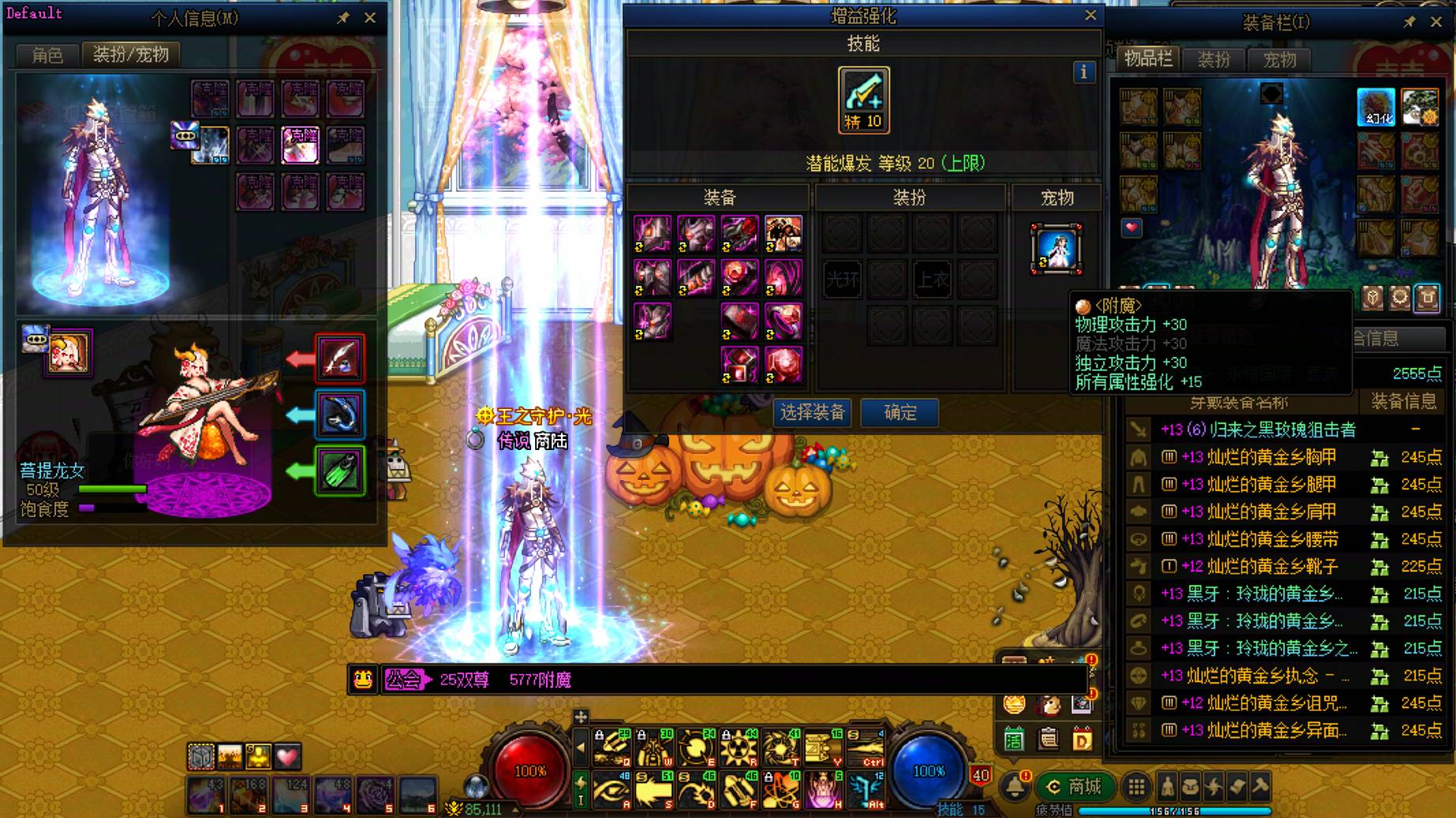Switch to the 宠物 tab in equipment panel
Image resolution: width=1456 pixels, height=818 pixels.
(1278, 60)
